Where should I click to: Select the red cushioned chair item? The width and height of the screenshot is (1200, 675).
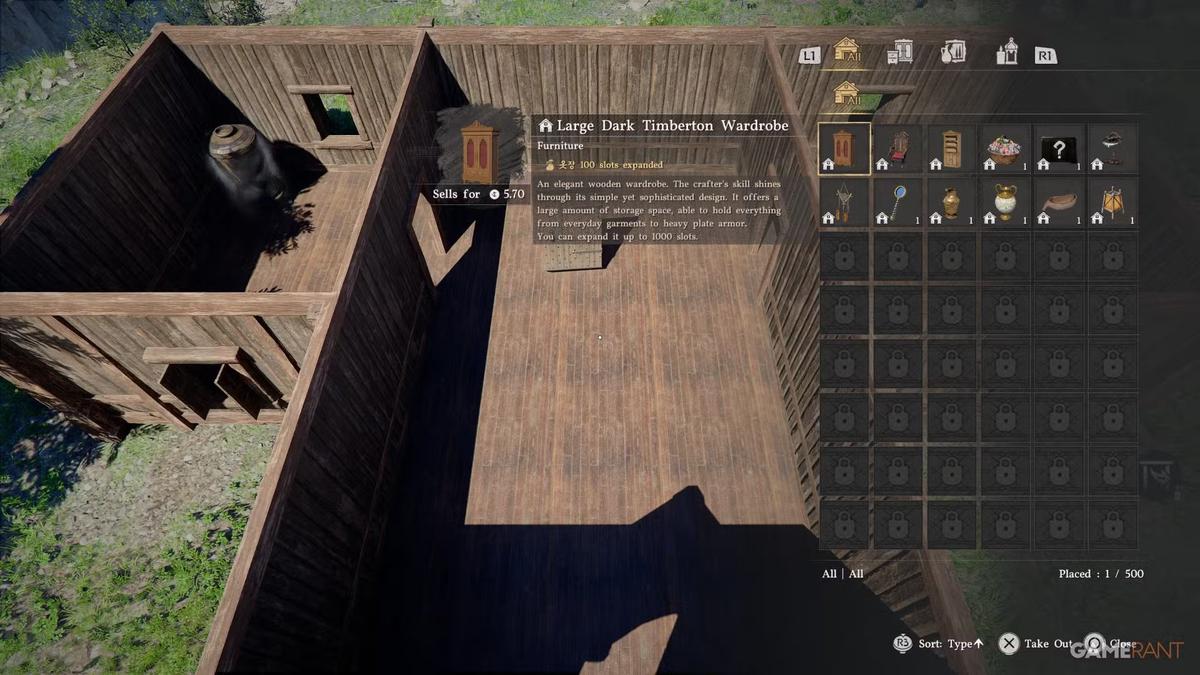tap(898, 148)
